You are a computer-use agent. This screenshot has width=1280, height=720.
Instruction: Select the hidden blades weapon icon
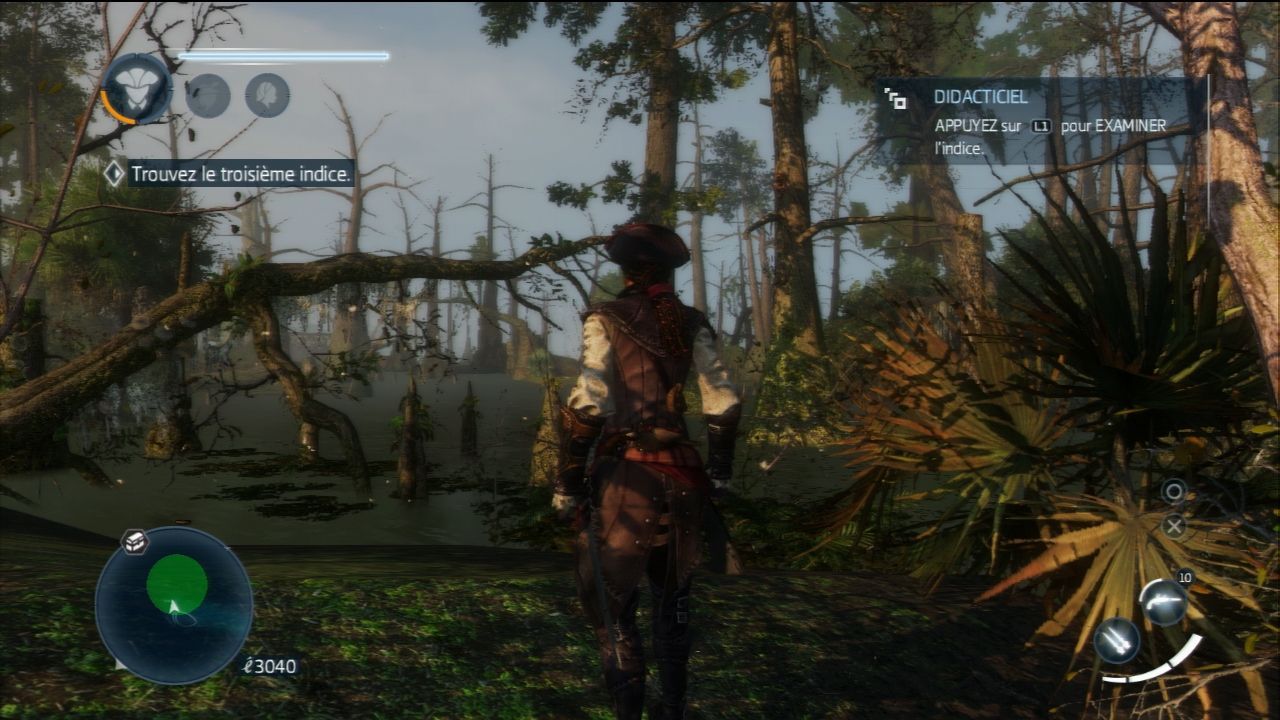click(x=1116, y=641)
